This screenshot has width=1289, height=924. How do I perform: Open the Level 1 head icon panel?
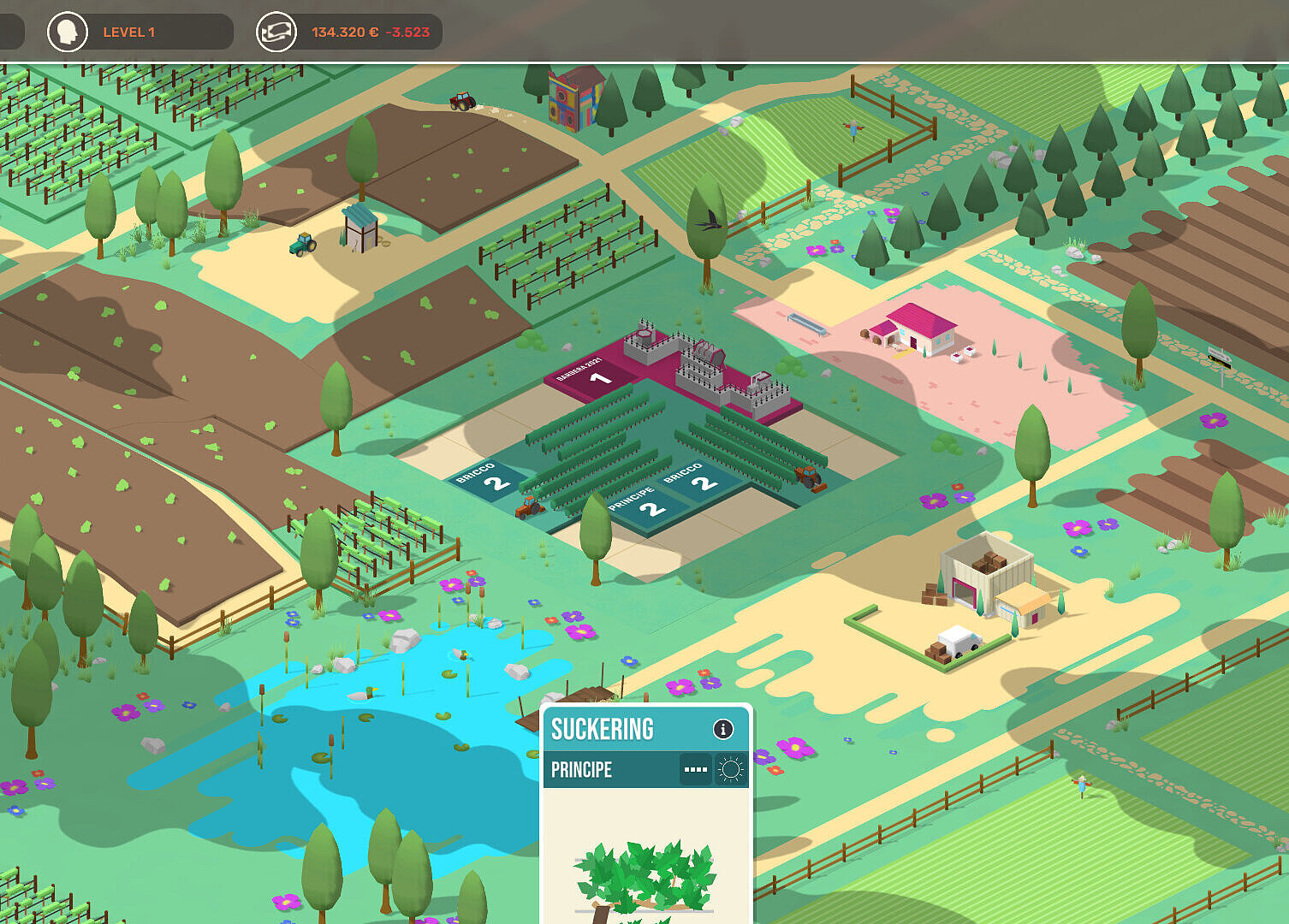(x=67, y=33)
